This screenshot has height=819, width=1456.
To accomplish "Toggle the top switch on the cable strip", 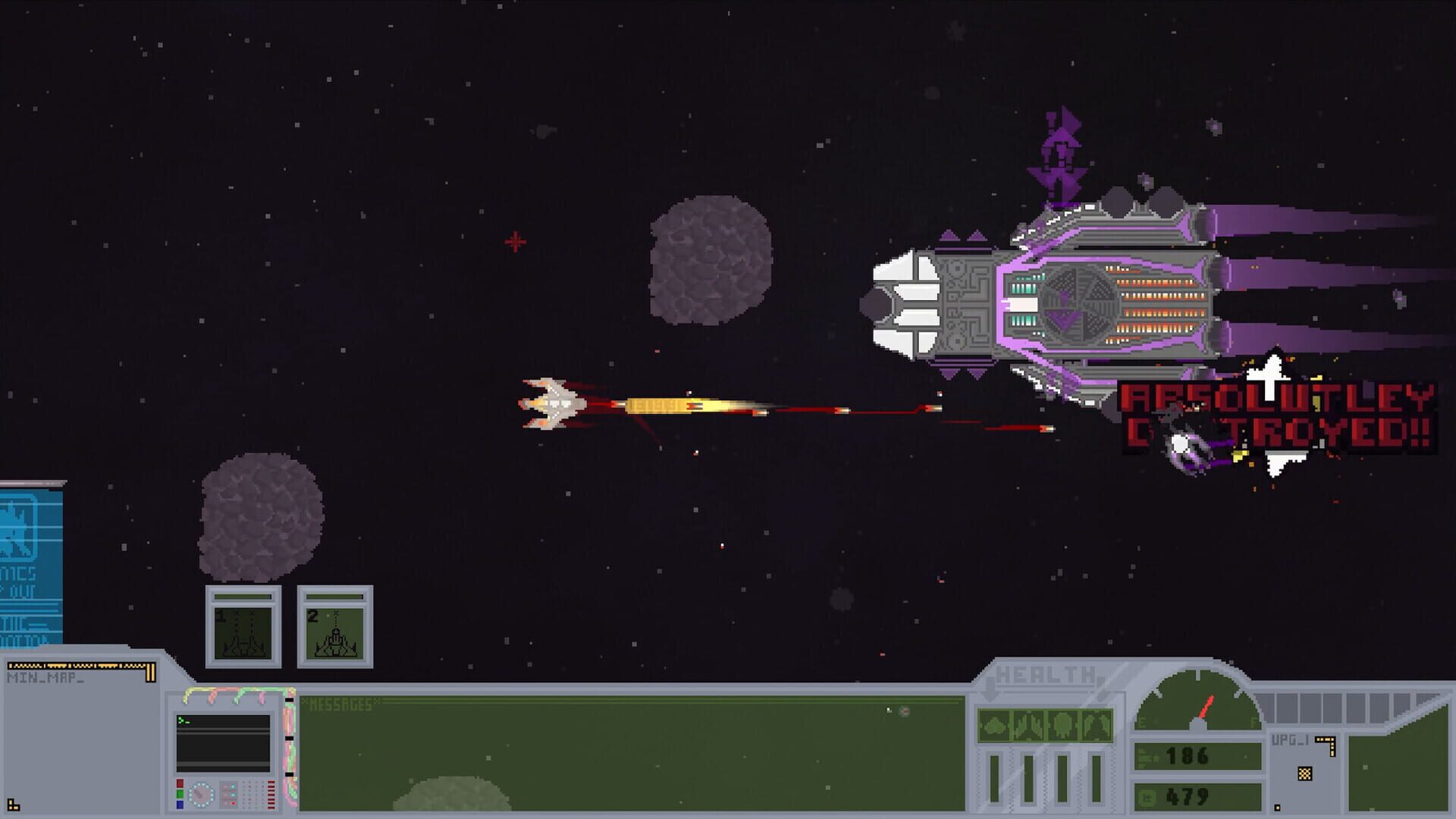I will tap(289, 699).
